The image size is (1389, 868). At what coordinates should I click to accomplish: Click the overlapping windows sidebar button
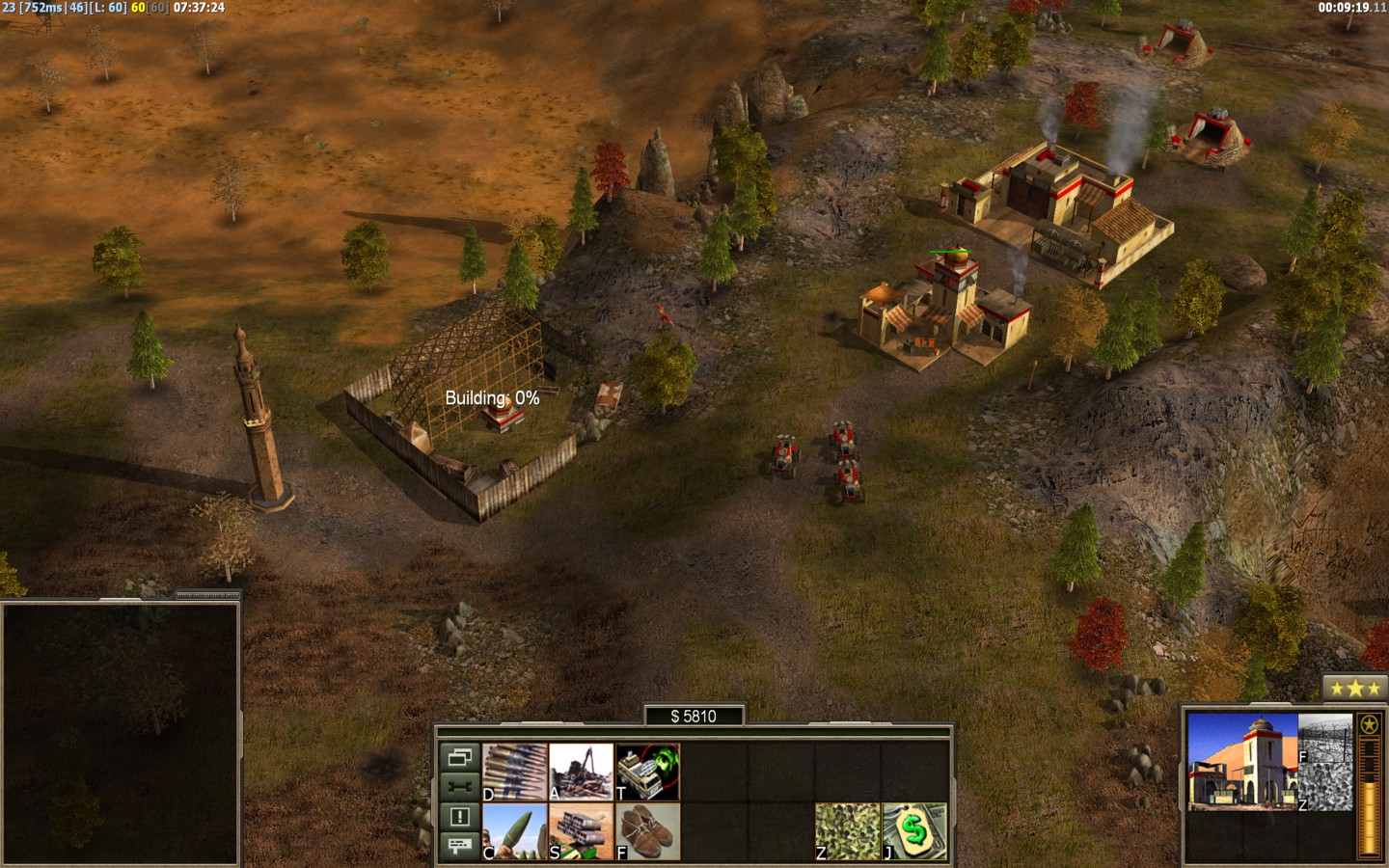459,757
